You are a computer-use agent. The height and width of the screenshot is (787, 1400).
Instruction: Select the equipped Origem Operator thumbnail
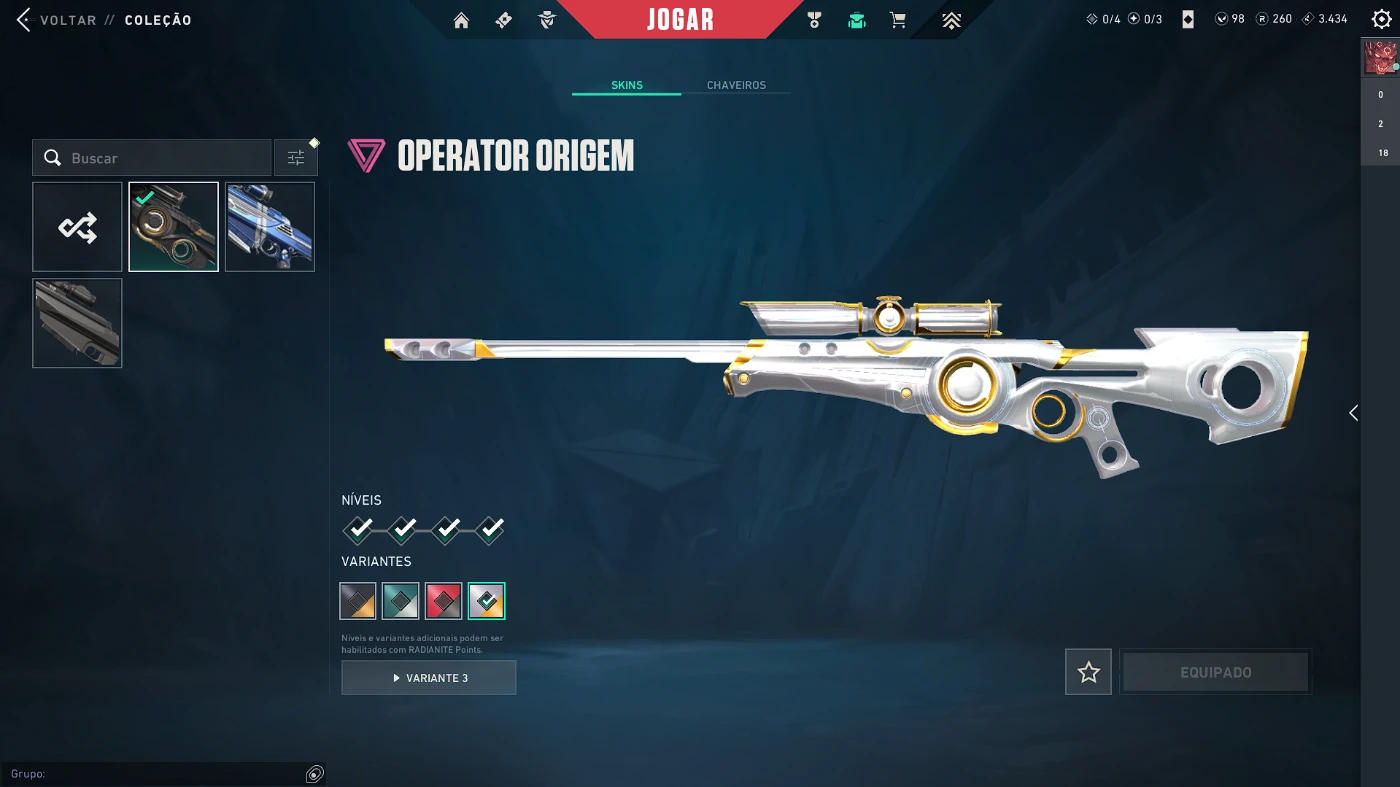coord(173,227)
